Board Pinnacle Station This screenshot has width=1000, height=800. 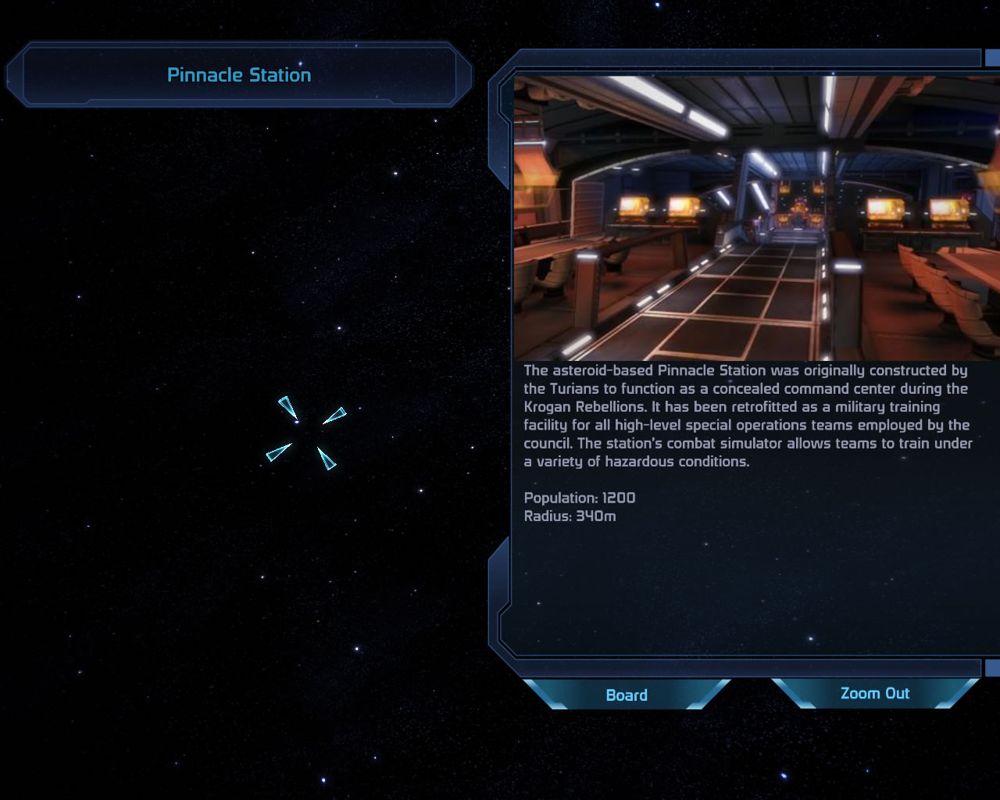(x=626, y=695)
